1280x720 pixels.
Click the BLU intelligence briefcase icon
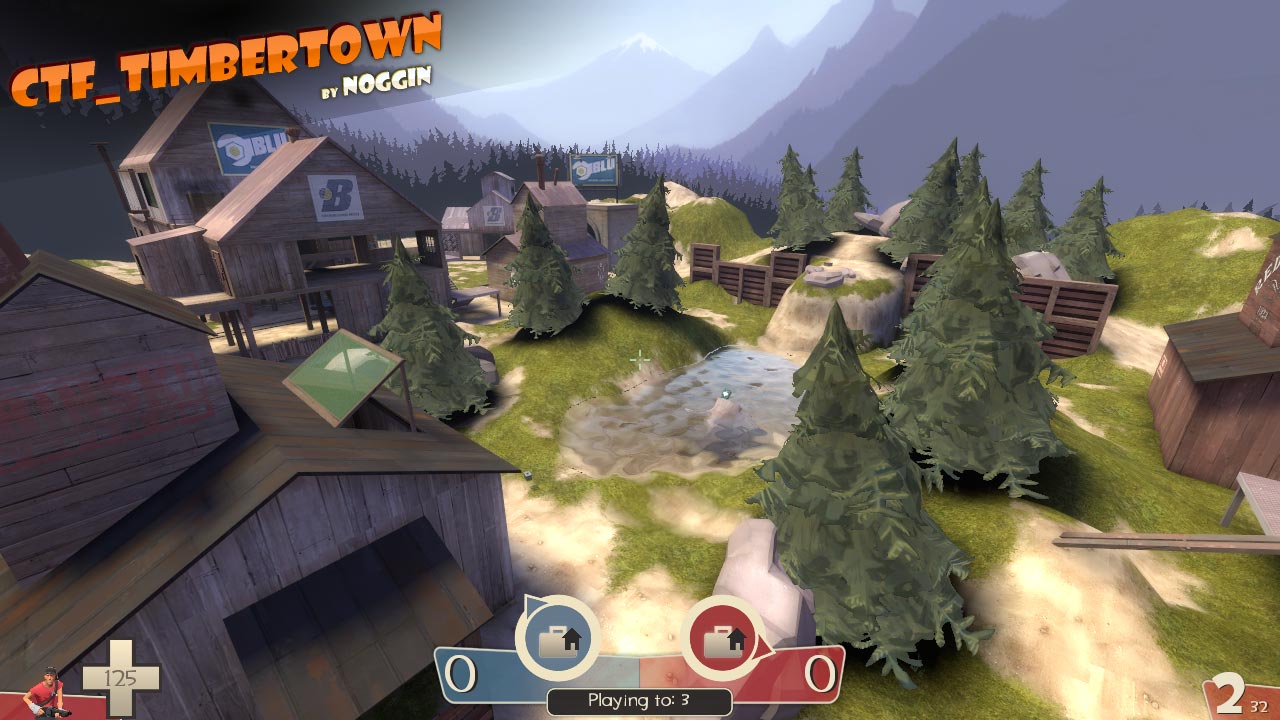pyautogui.click(x=557, y=640)
